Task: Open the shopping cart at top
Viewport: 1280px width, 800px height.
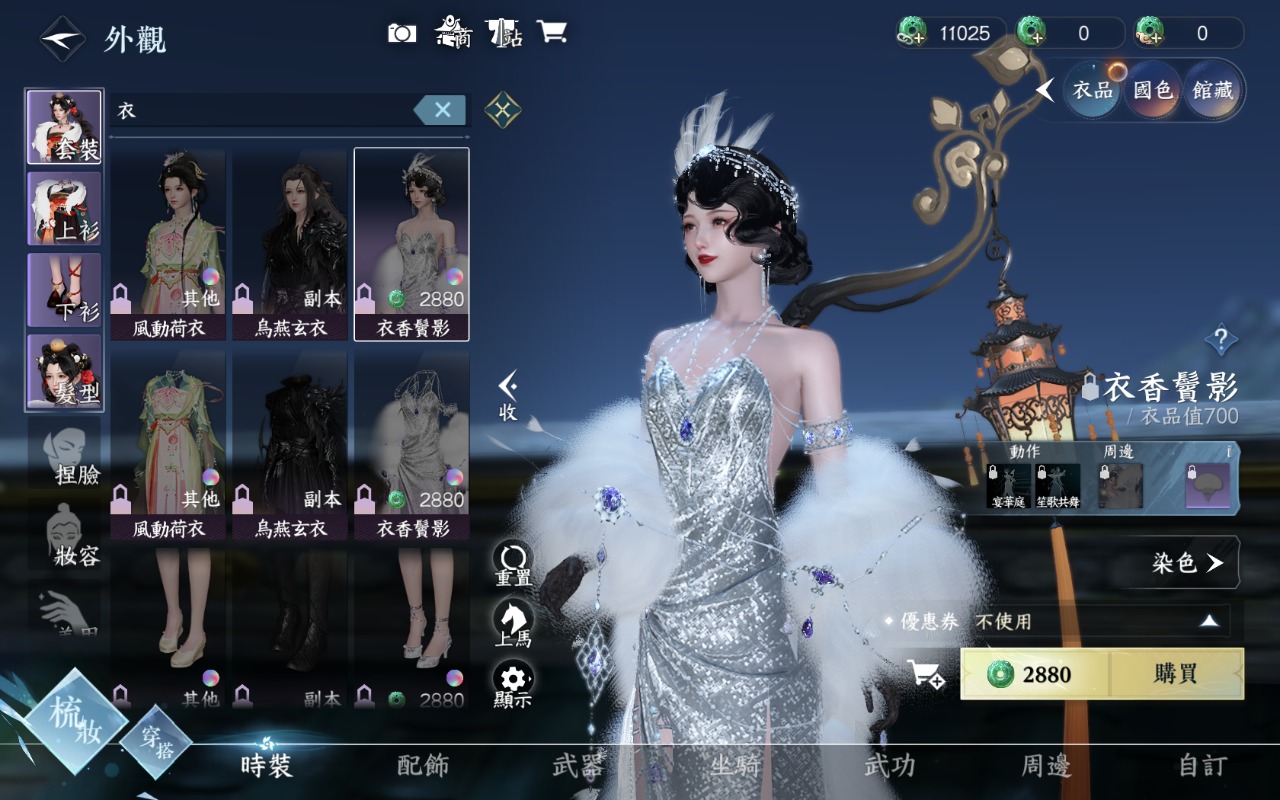Action: coord(551,32)
